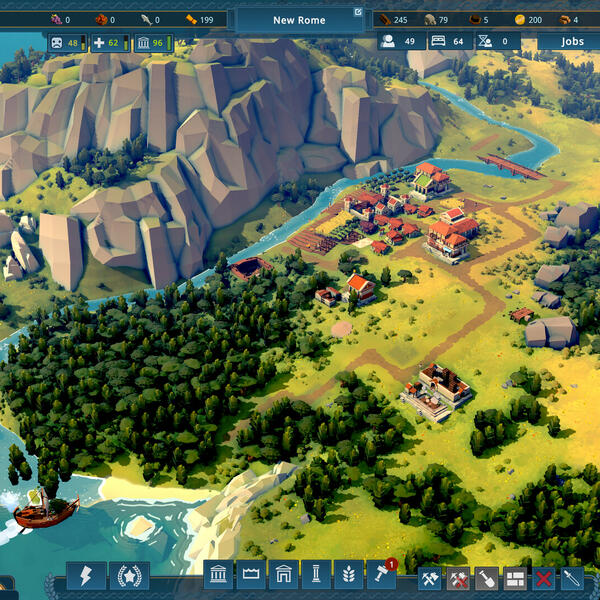Select the crossed axes harvest tool
The width and height of the screenshot is (600, 600).
430,577
